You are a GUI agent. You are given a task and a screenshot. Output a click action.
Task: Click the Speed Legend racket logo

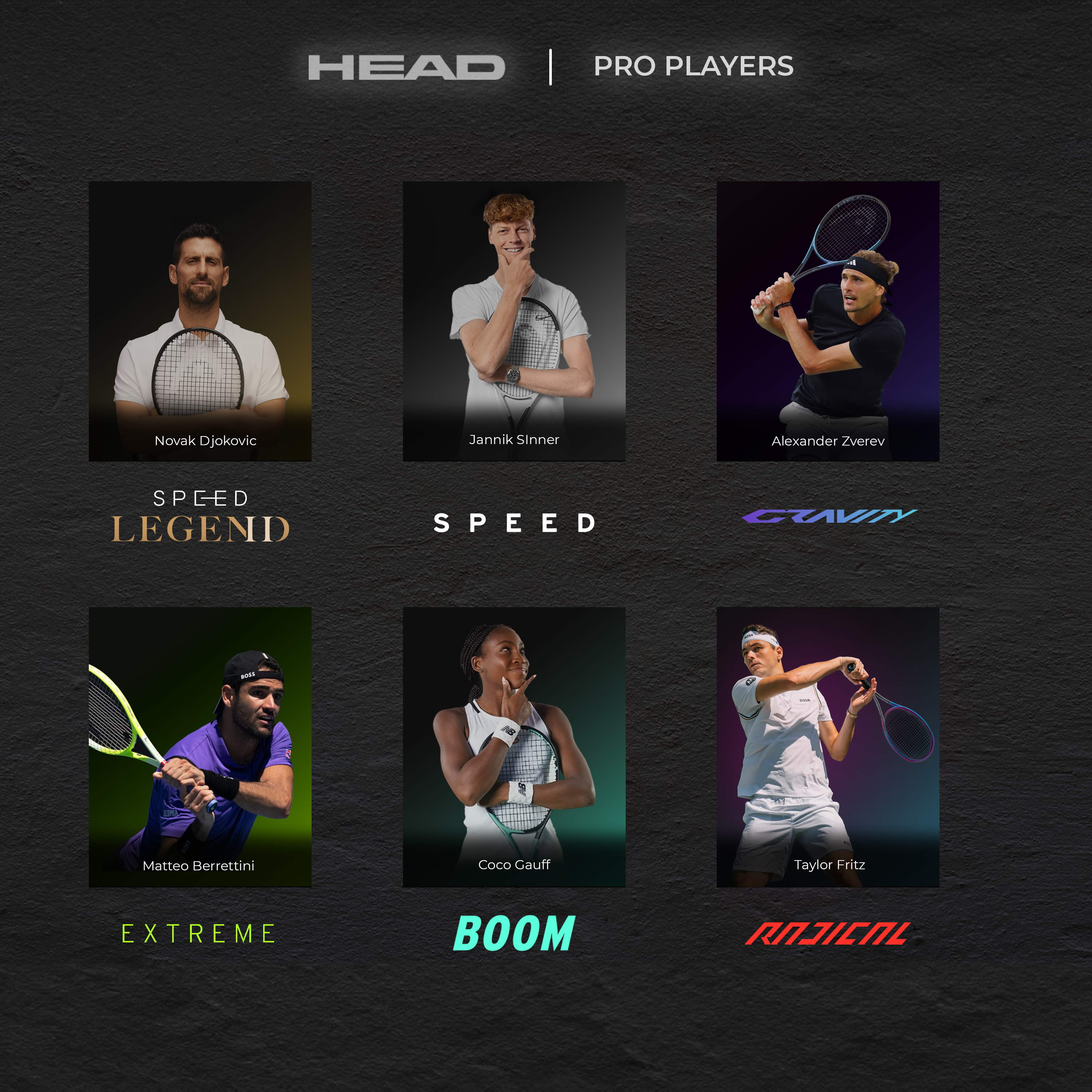200,517
